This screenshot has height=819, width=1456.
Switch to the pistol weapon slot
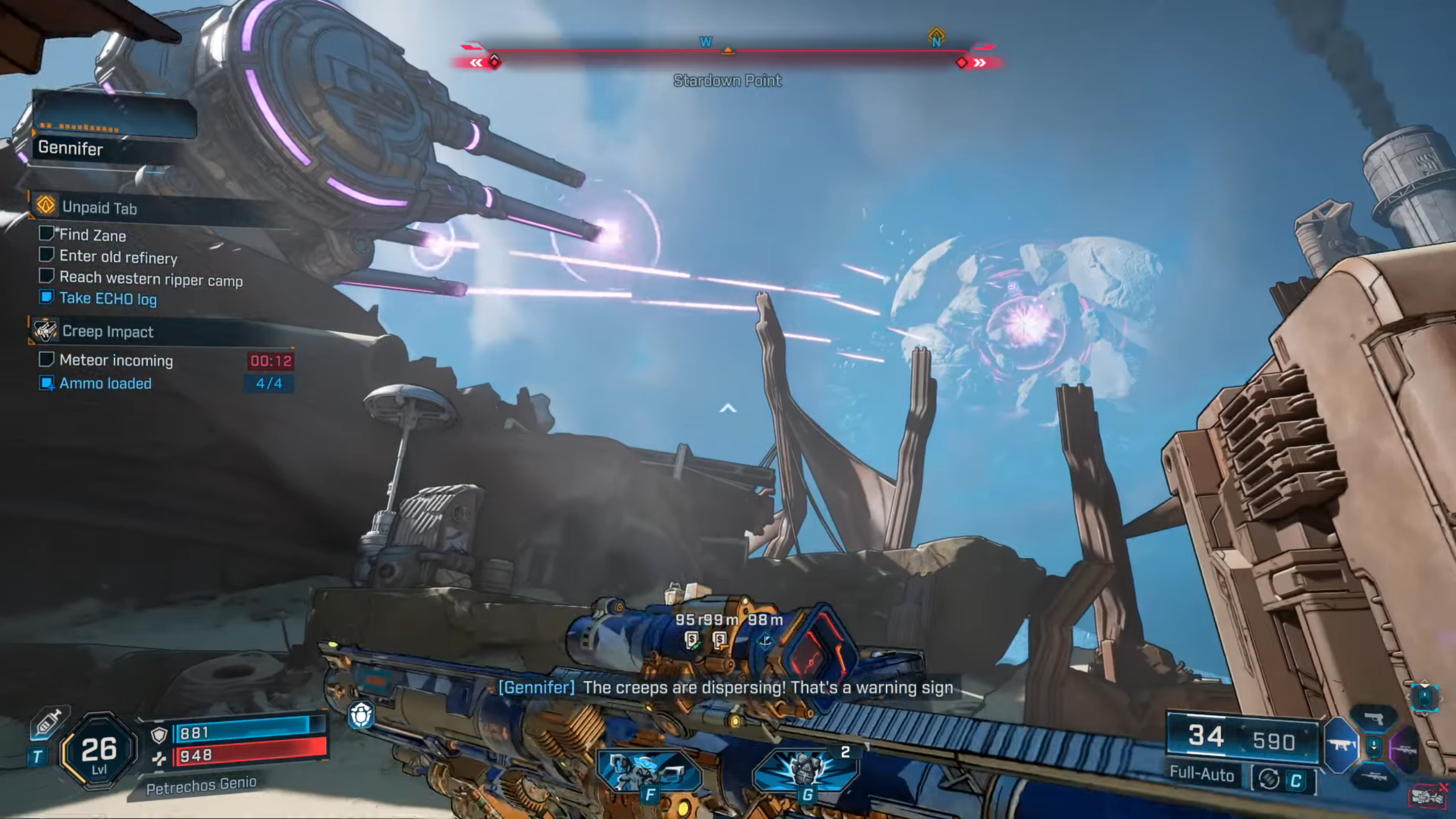tap(1374, 718)
